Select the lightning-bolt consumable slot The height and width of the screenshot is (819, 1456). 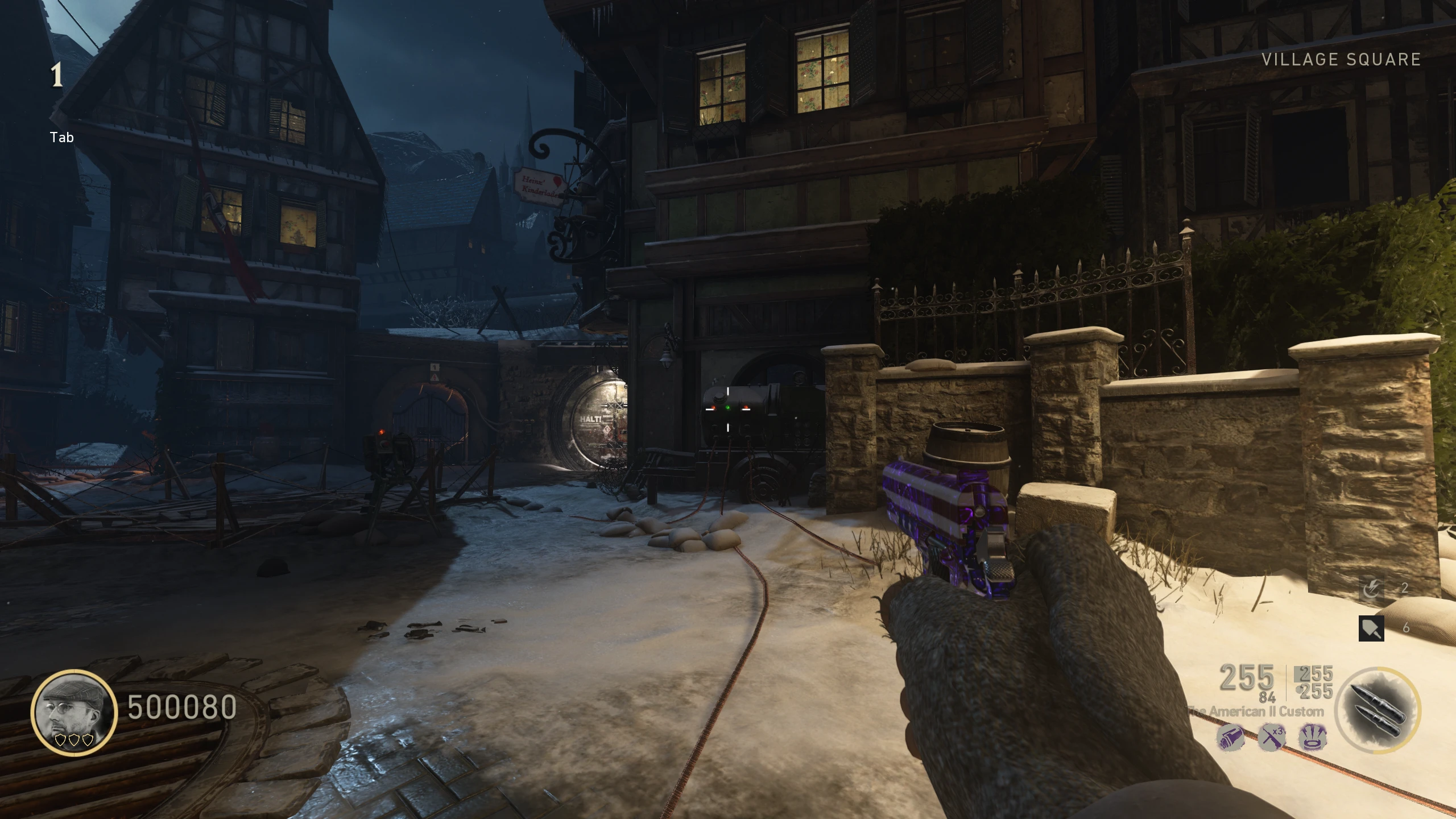click(1371, 589)
